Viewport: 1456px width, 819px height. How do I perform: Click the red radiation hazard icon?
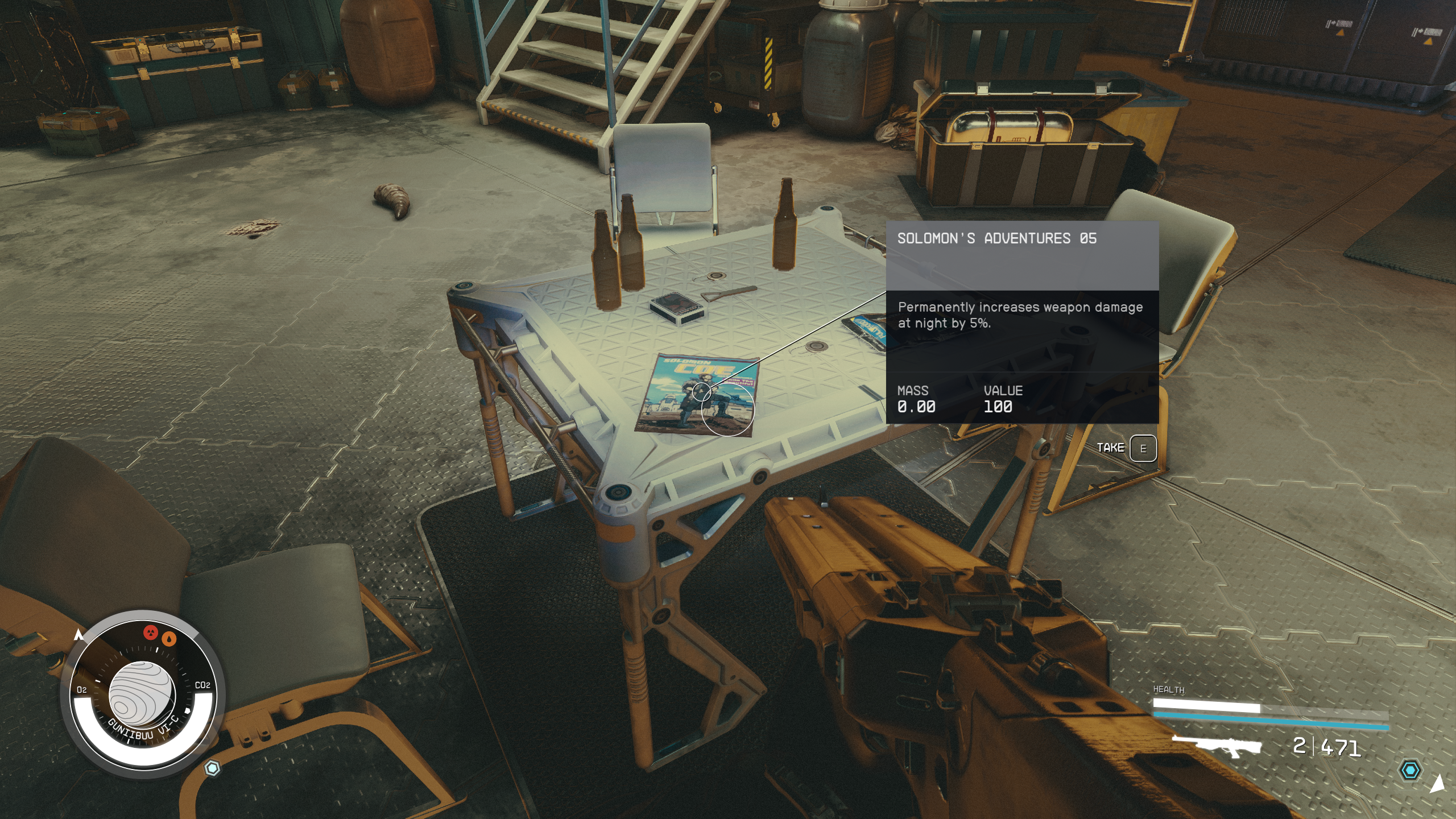coord(150,632)
